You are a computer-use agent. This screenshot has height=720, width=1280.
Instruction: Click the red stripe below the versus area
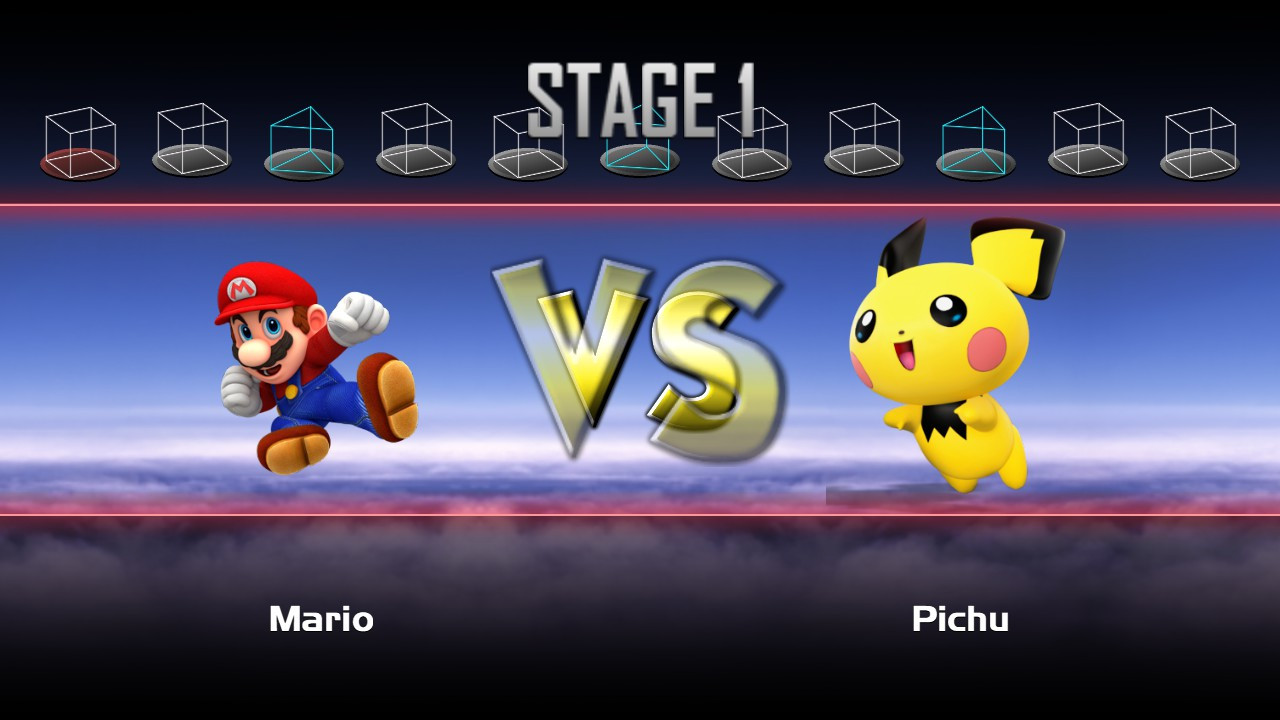[x=640, y=512]
